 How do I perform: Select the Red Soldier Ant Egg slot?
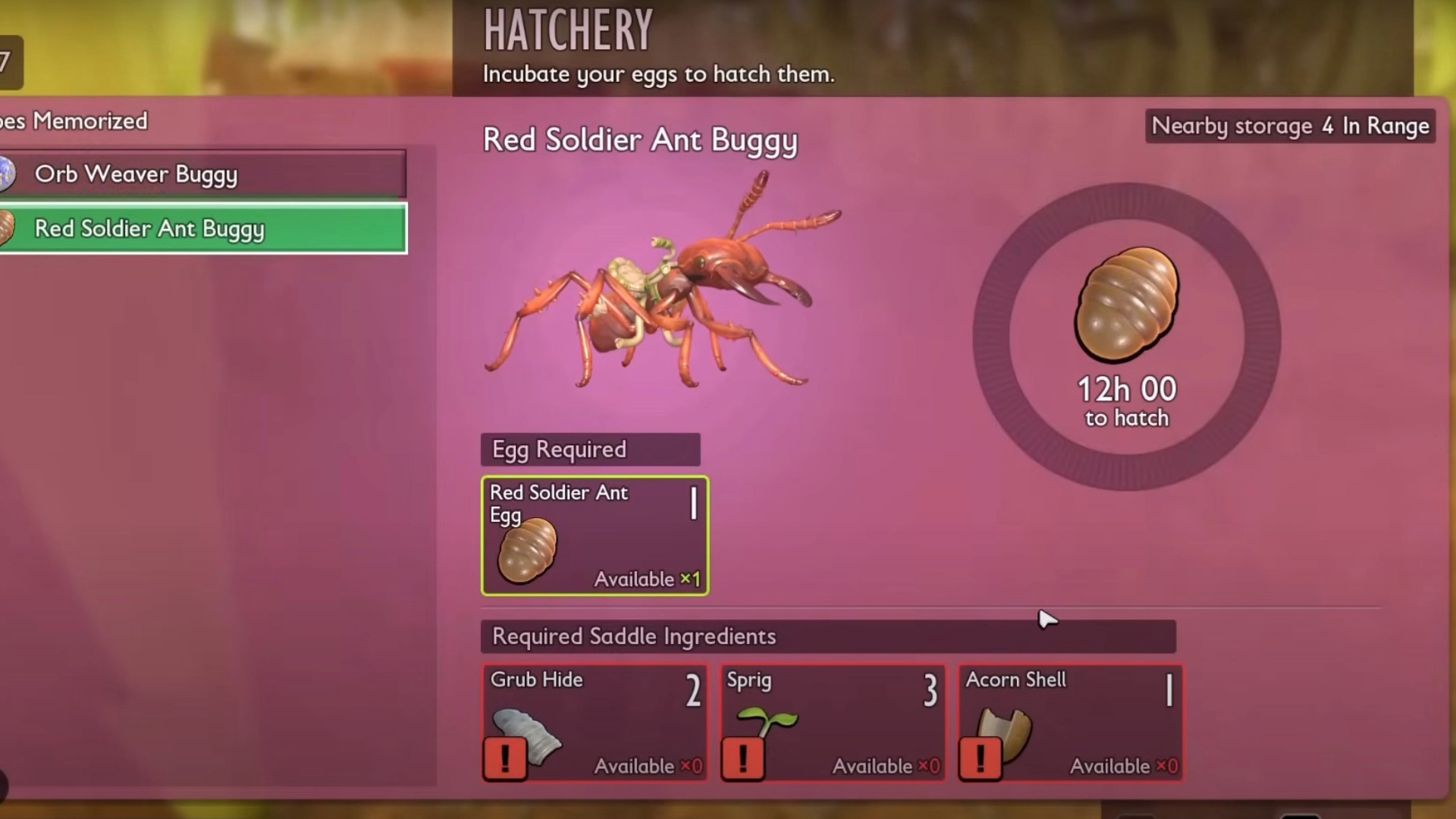point(595,535)
